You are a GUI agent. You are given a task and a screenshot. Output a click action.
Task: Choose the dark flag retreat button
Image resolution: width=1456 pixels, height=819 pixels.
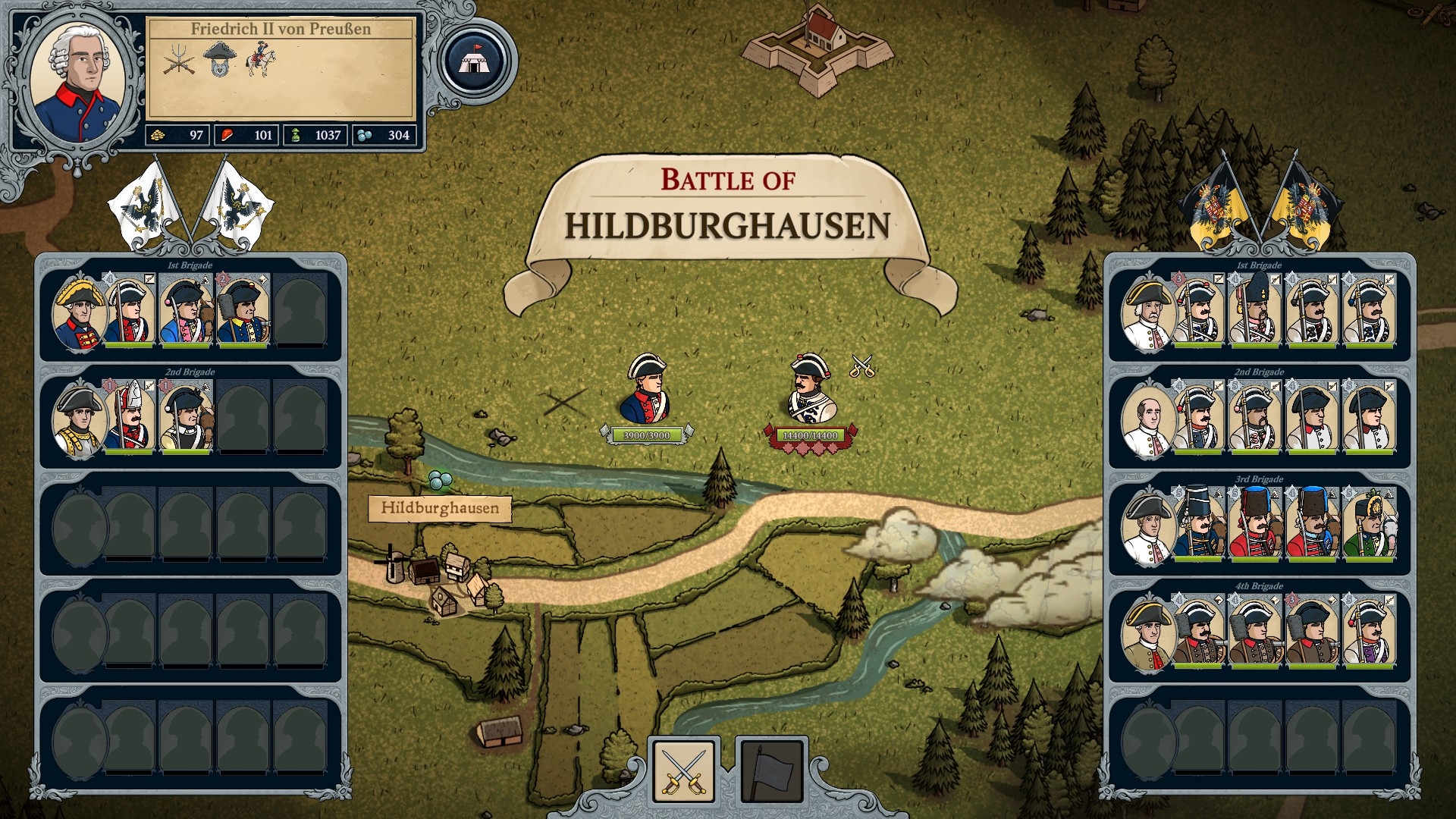click(771, 770)
